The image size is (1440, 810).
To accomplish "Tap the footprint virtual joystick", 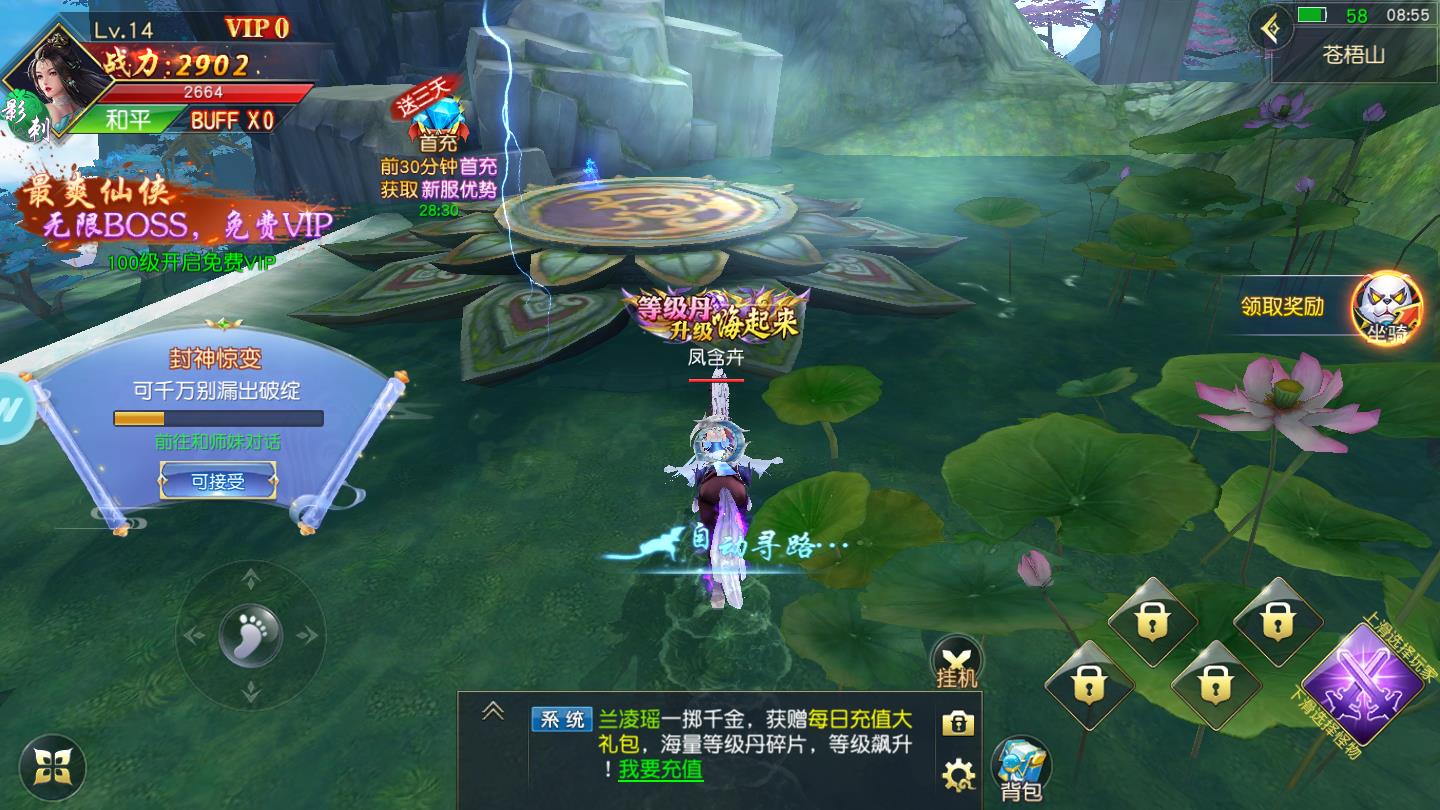I will [250, 634].
